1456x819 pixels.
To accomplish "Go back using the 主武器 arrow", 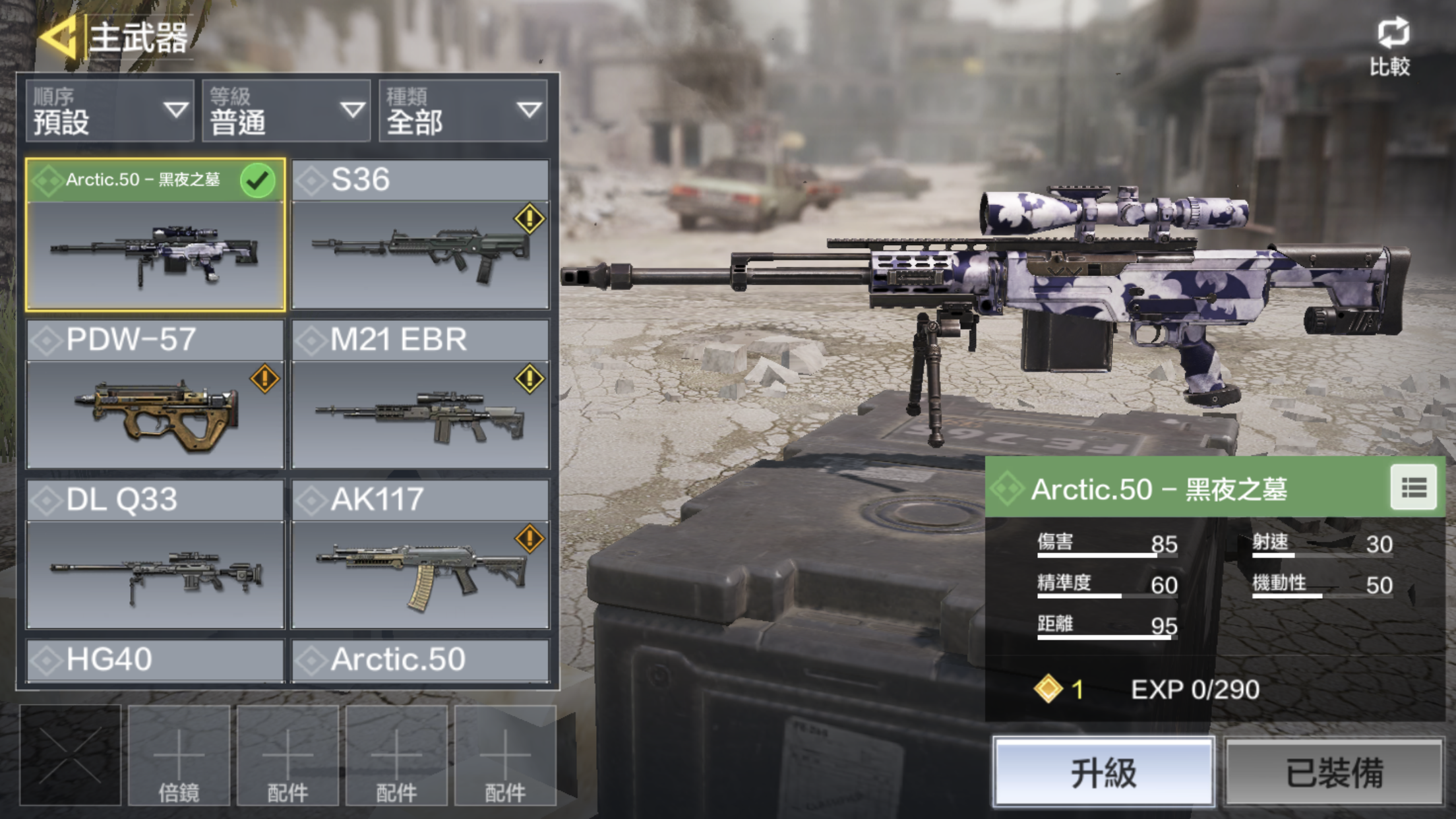I will pos(61,38).
